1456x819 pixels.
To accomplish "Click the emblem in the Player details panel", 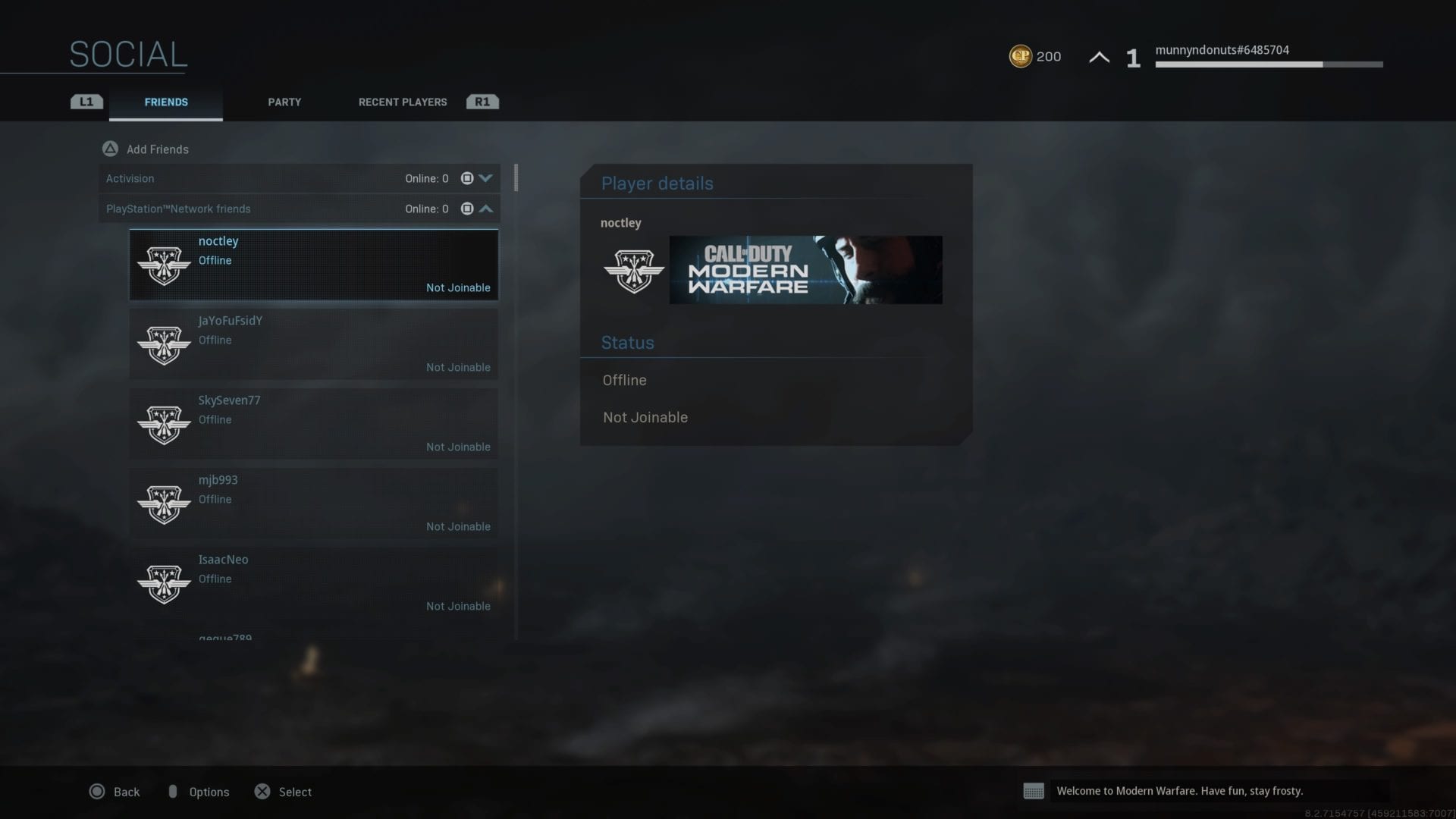I will pyautogui.click(x=634, y=271).
